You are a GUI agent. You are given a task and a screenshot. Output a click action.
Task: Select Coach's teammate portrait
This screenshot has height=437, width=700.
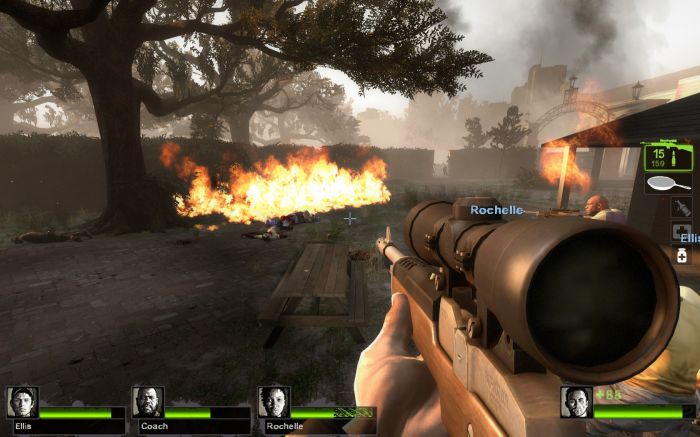coord(148,402)
